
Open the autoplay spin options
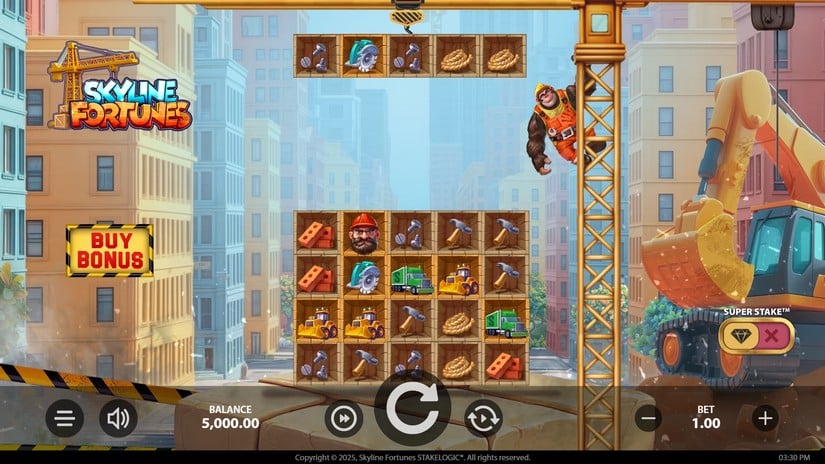coord(482,418)
